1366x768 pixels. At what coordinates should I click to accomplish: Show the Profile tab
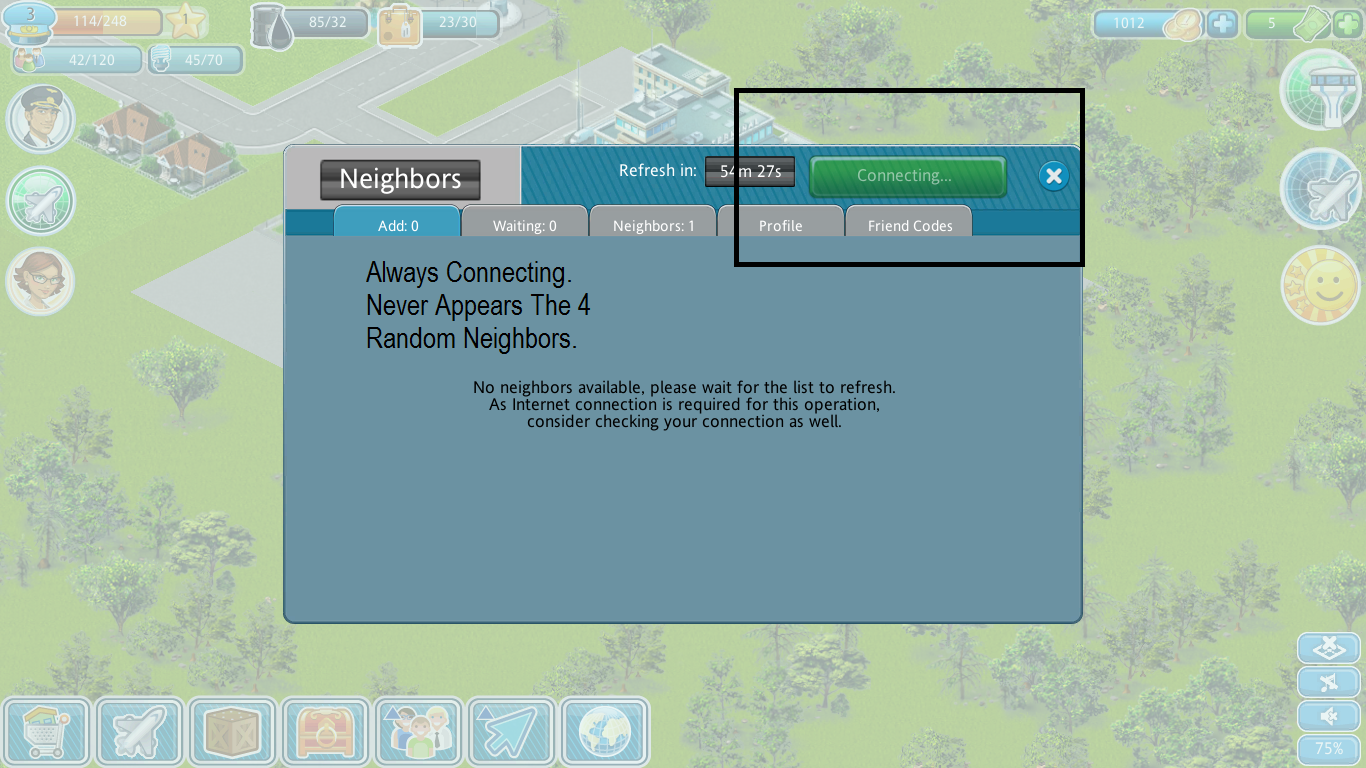780,224
